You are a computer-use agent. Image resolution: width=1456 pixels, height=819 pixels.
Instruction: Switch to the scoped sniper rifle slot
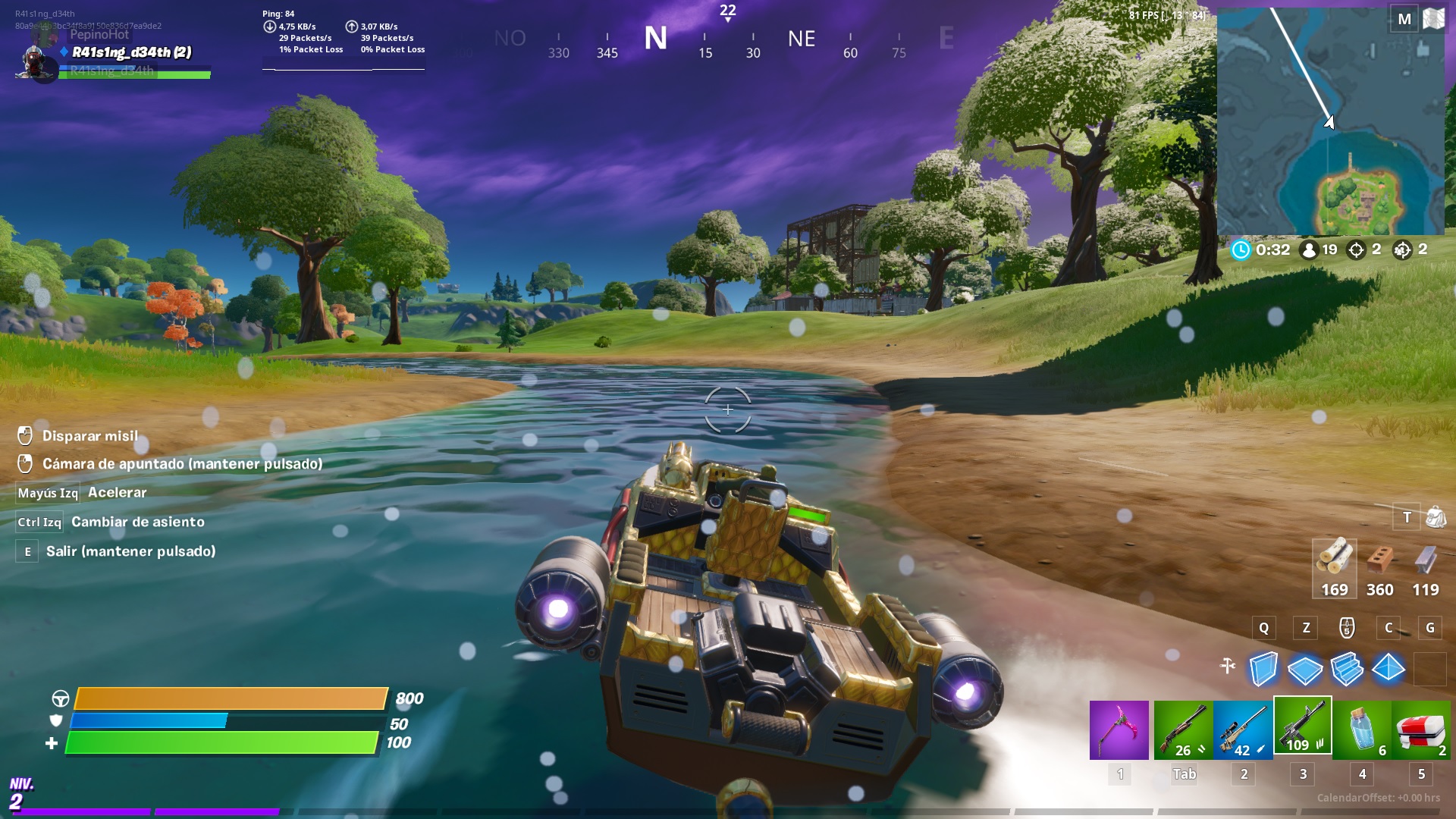(x=1243, y=730)
